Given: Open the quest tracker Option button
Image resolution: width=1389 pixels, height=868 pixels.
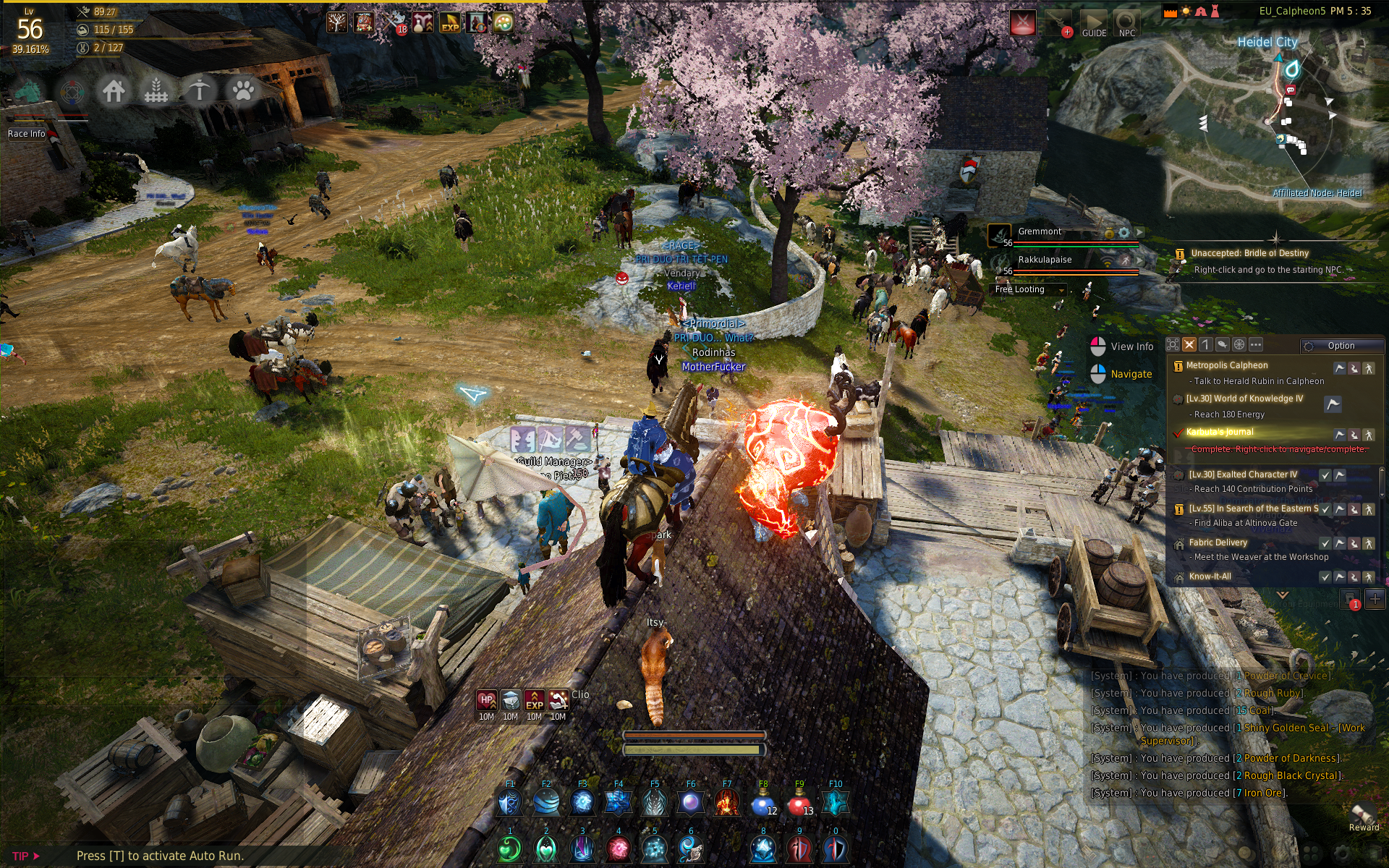Looking at the screenshot, I should coord(1340,346).
